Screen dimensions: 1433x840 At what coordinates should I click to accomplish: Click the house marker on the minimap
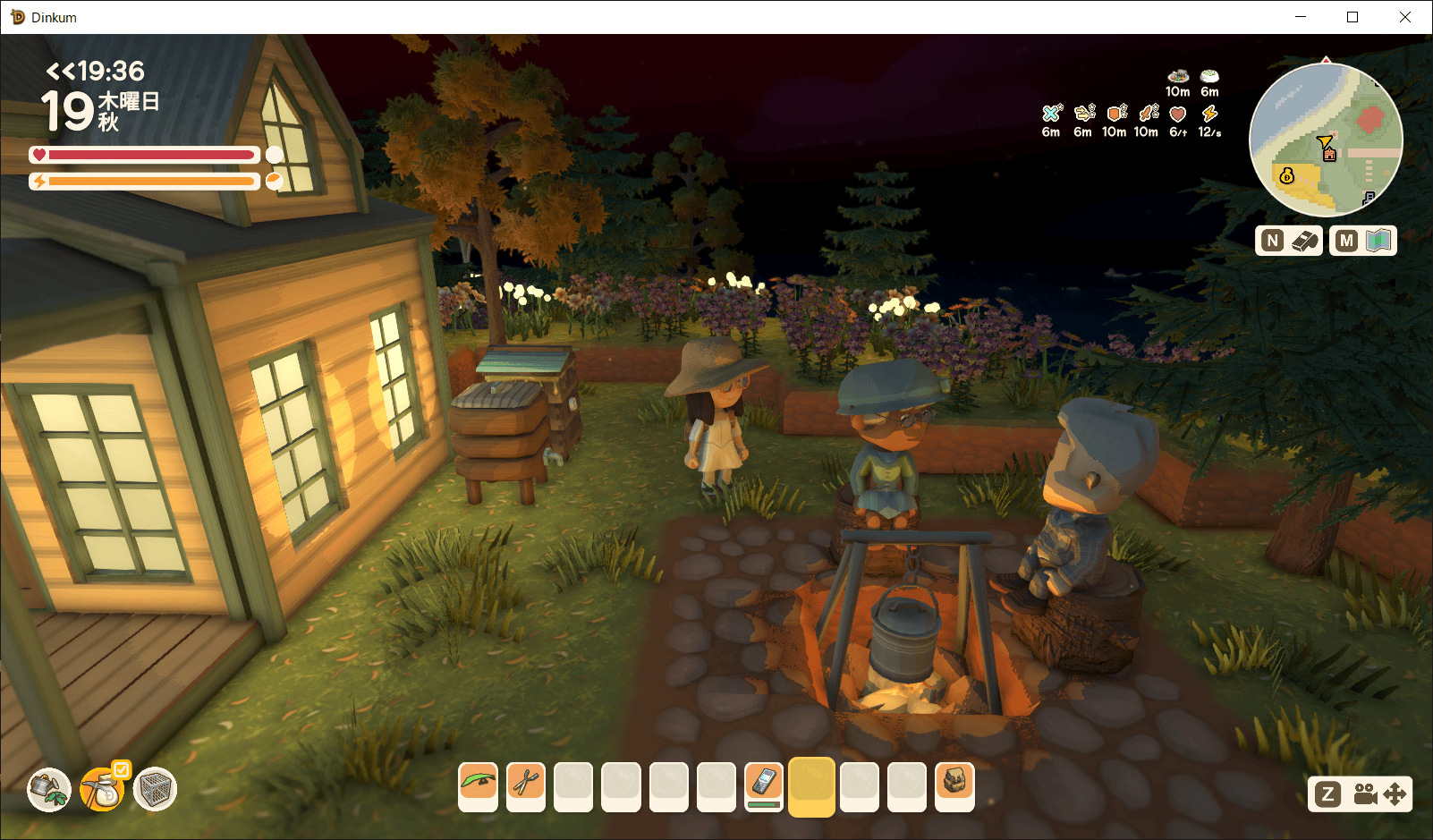click(x=1329, y=155)
